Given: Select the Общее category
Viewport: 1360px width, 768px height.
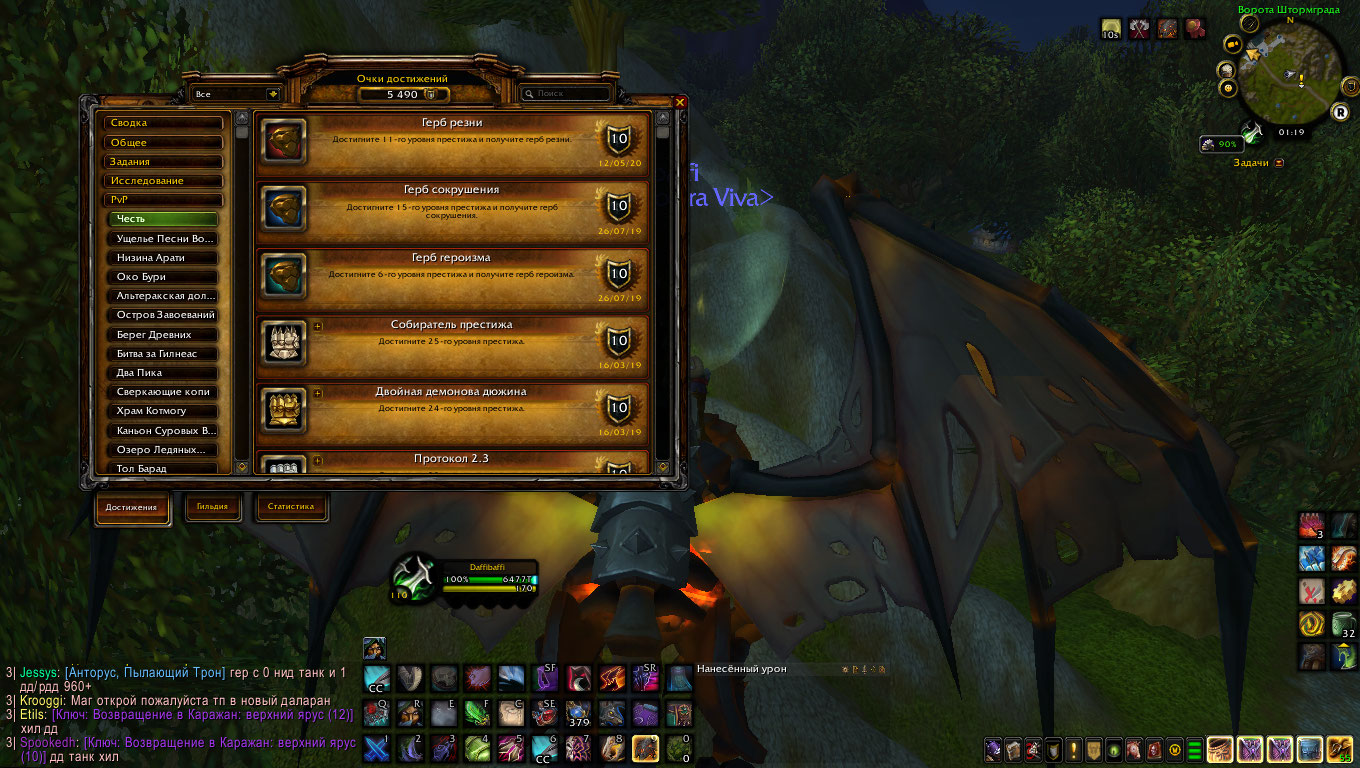Looking at the screenshot, I should coord(164,142).
